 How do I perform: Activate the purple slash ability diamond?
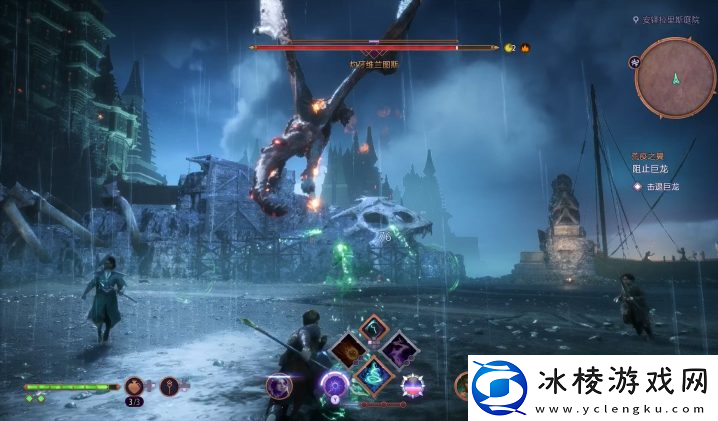400,350
